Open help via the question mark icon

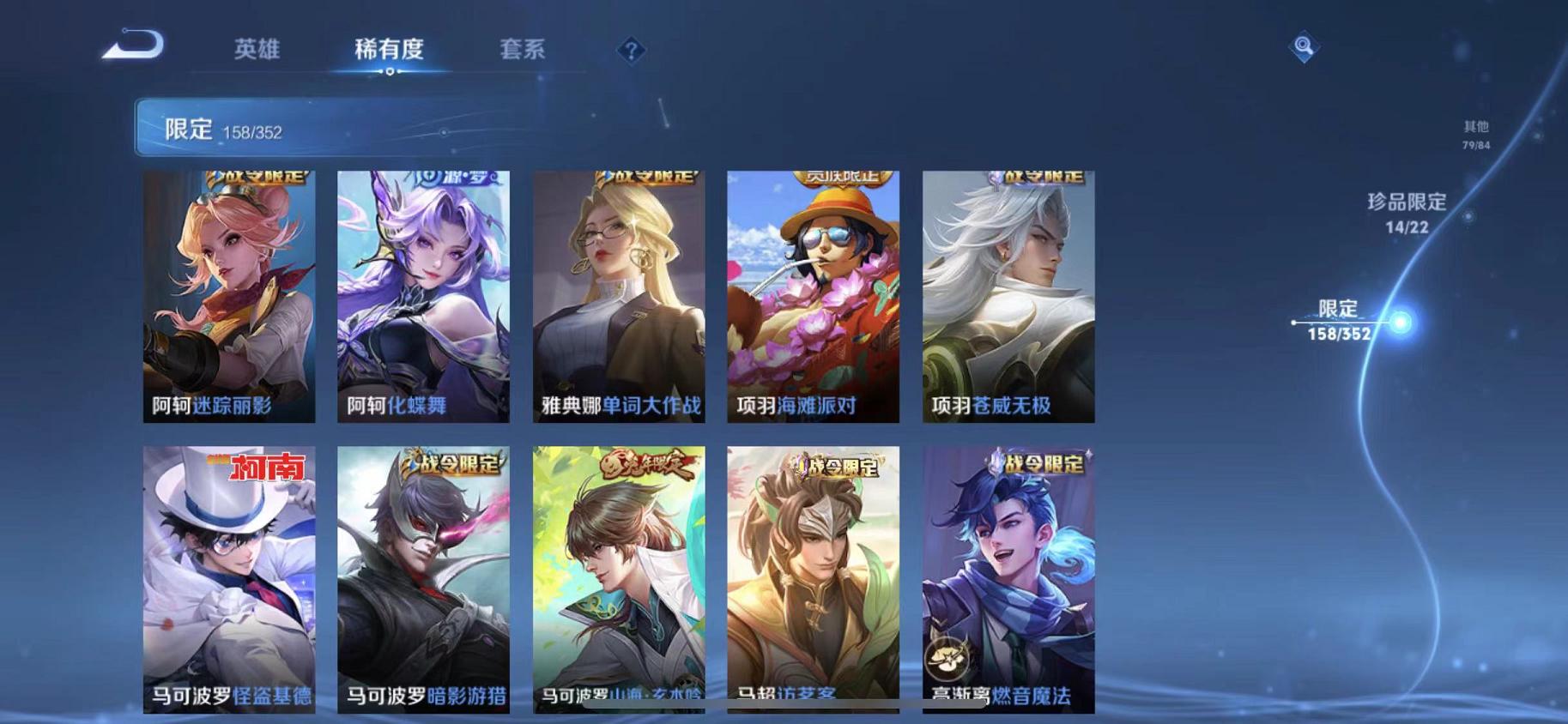click(632, 51)
